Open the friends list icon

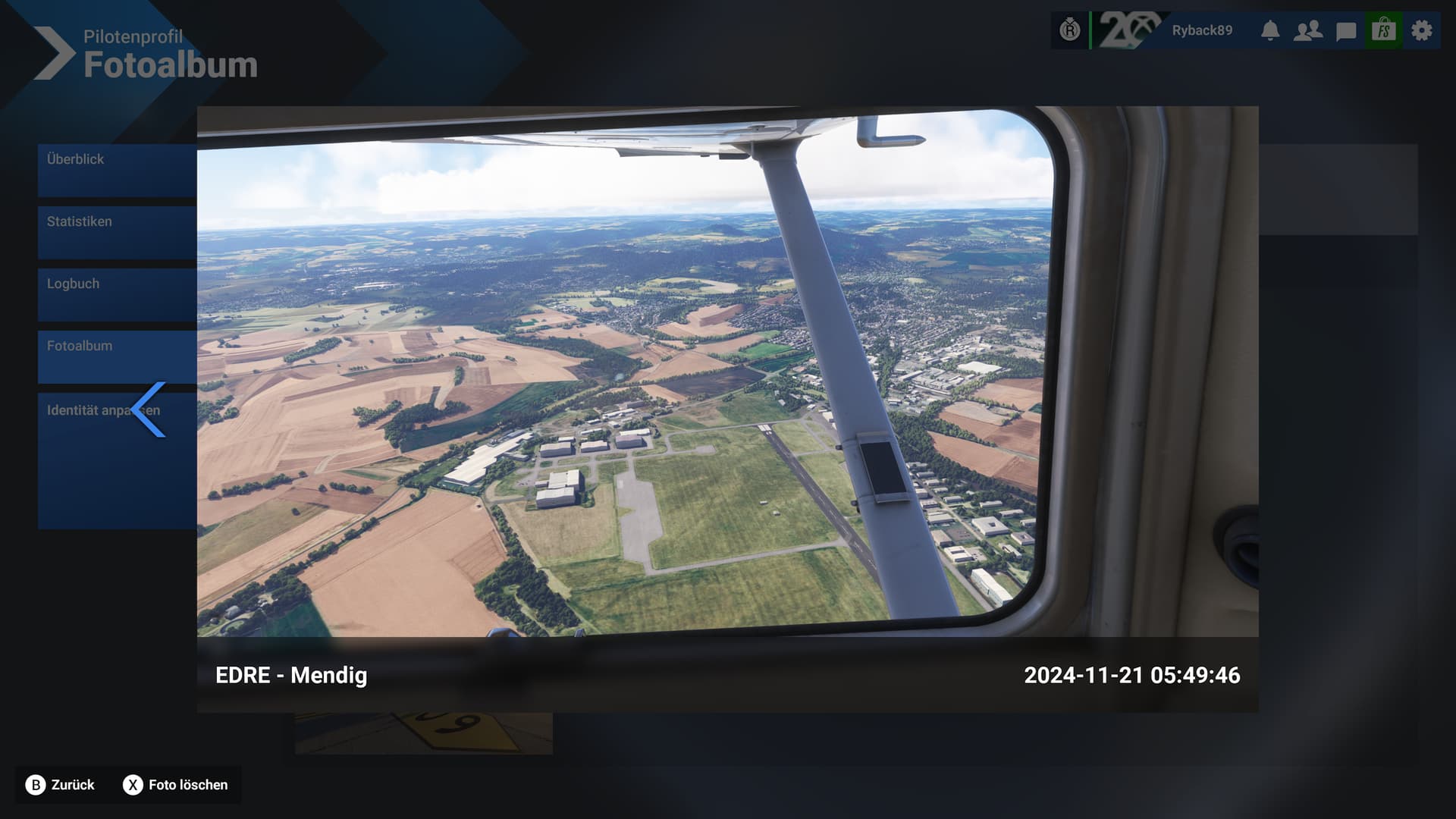point(1308,30)
